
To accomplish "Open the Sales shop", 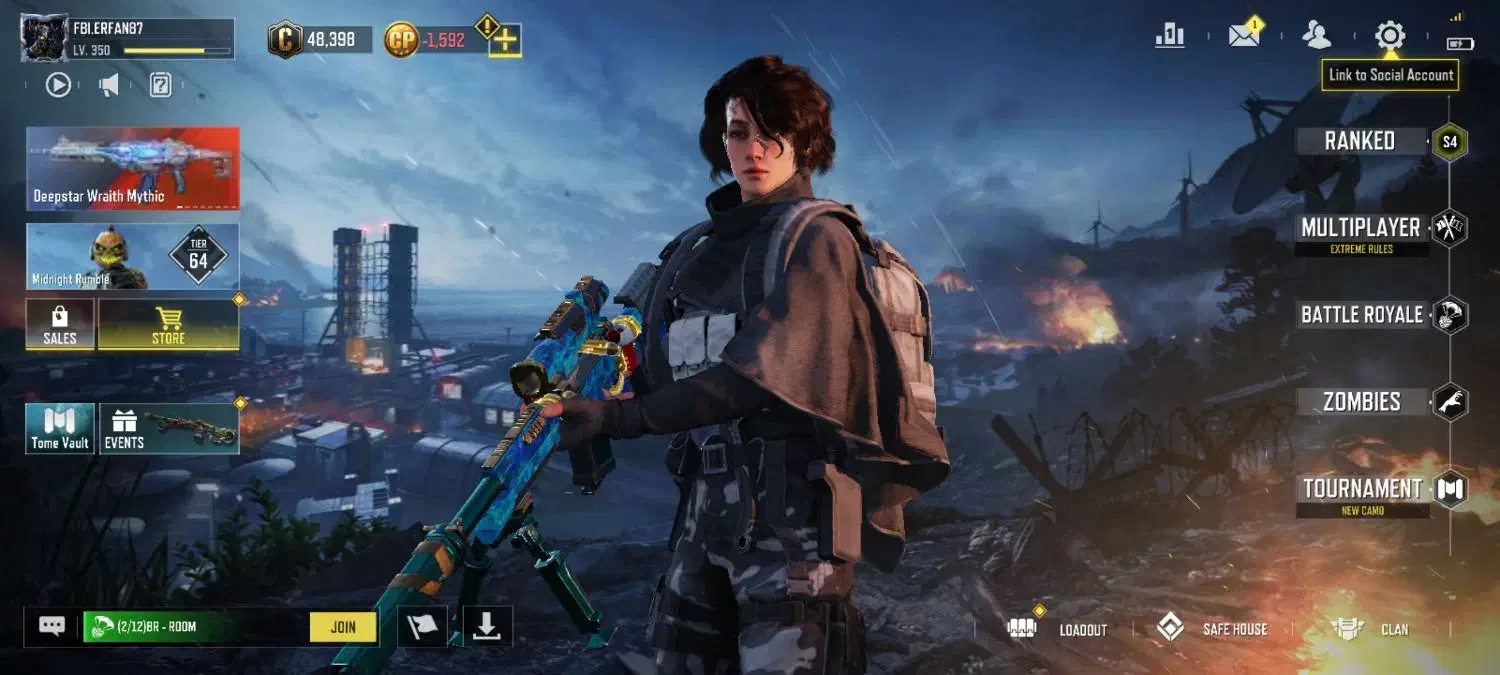I will click(x=60, y=325).
